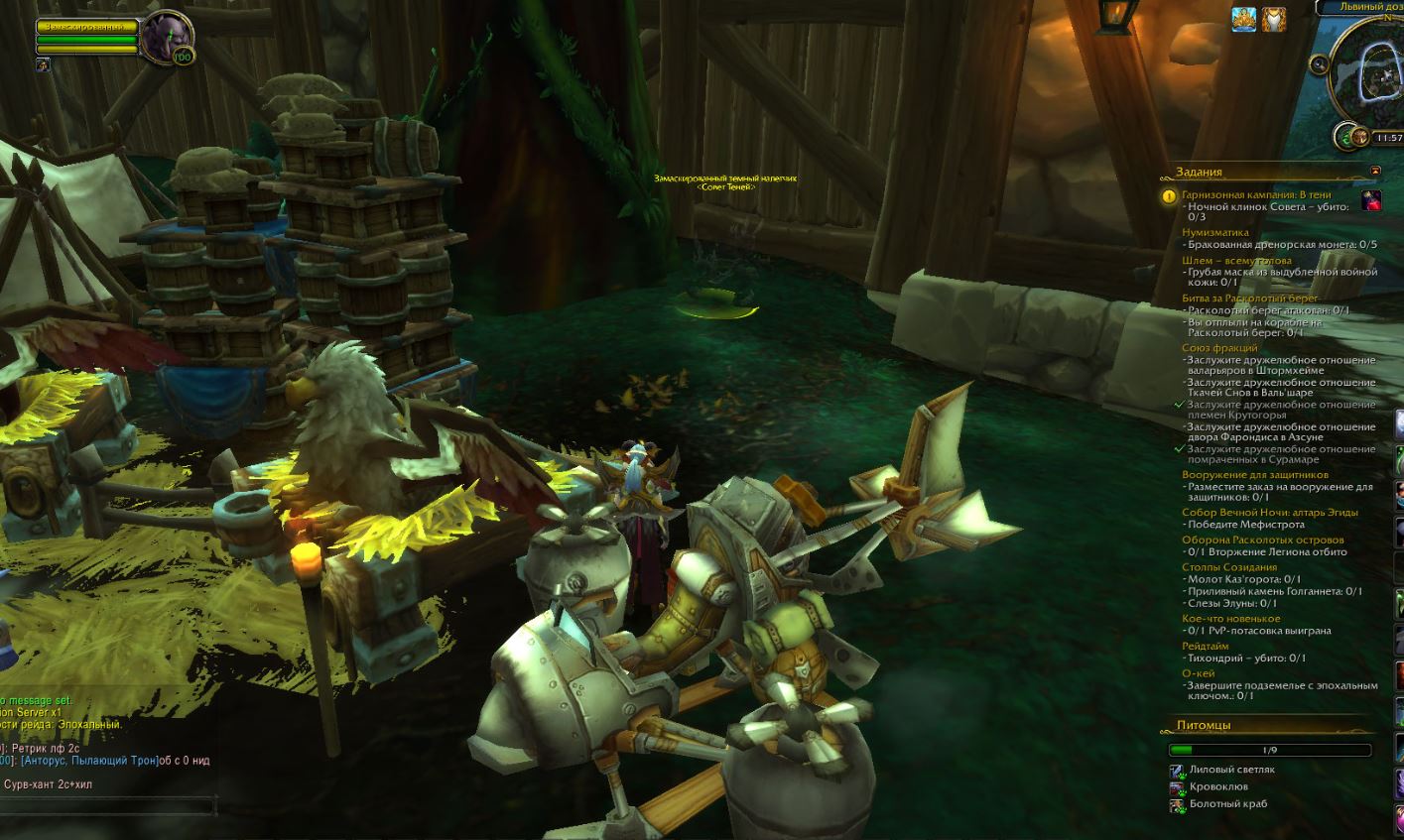The image size is (1404, 840).
Task: Open the Столпы Созидания quest
Action: tap(1229, 567)
